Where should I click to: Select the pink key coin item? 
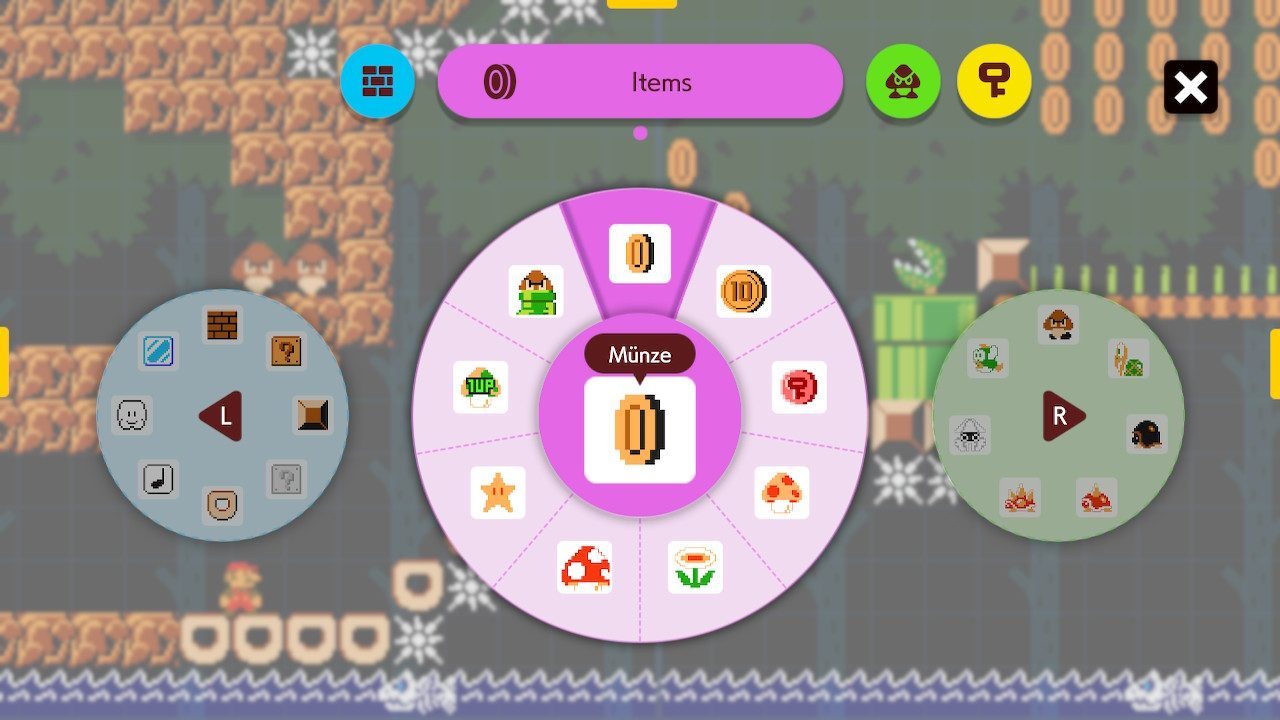[x=799, y=387]
